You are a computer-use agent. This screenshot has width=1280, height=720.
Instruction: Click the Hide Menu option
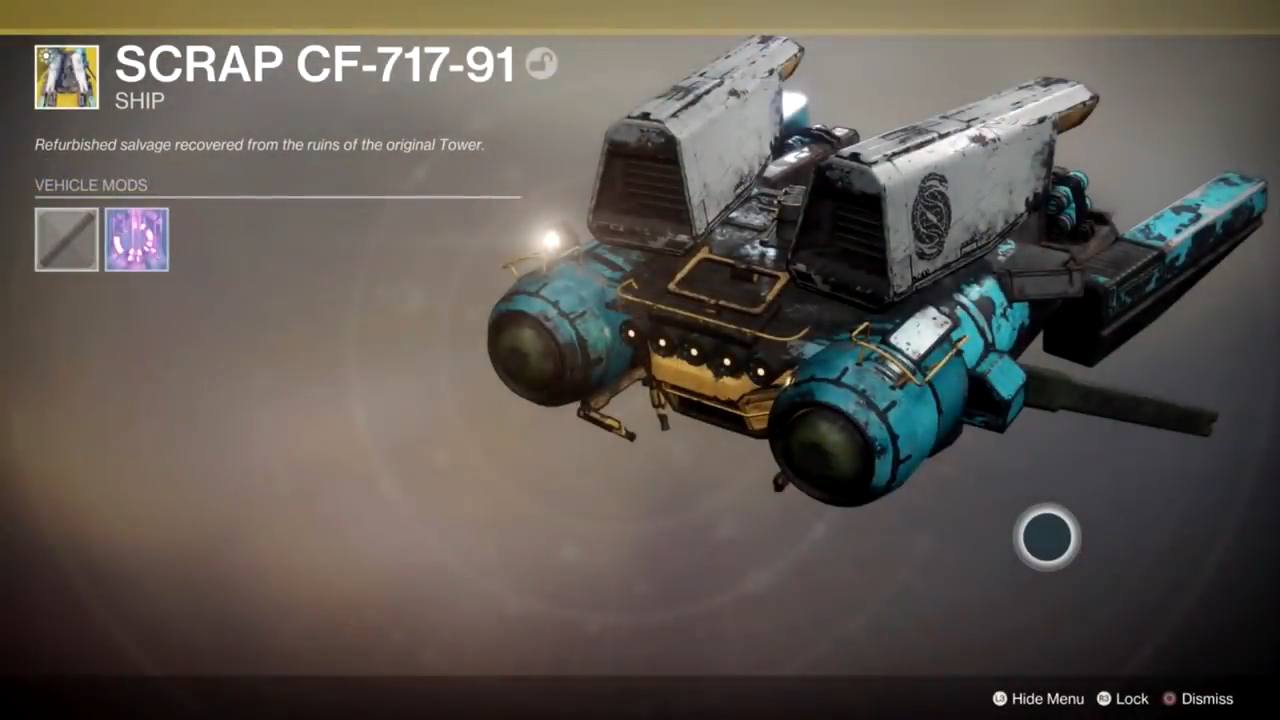click(1038, 699)
